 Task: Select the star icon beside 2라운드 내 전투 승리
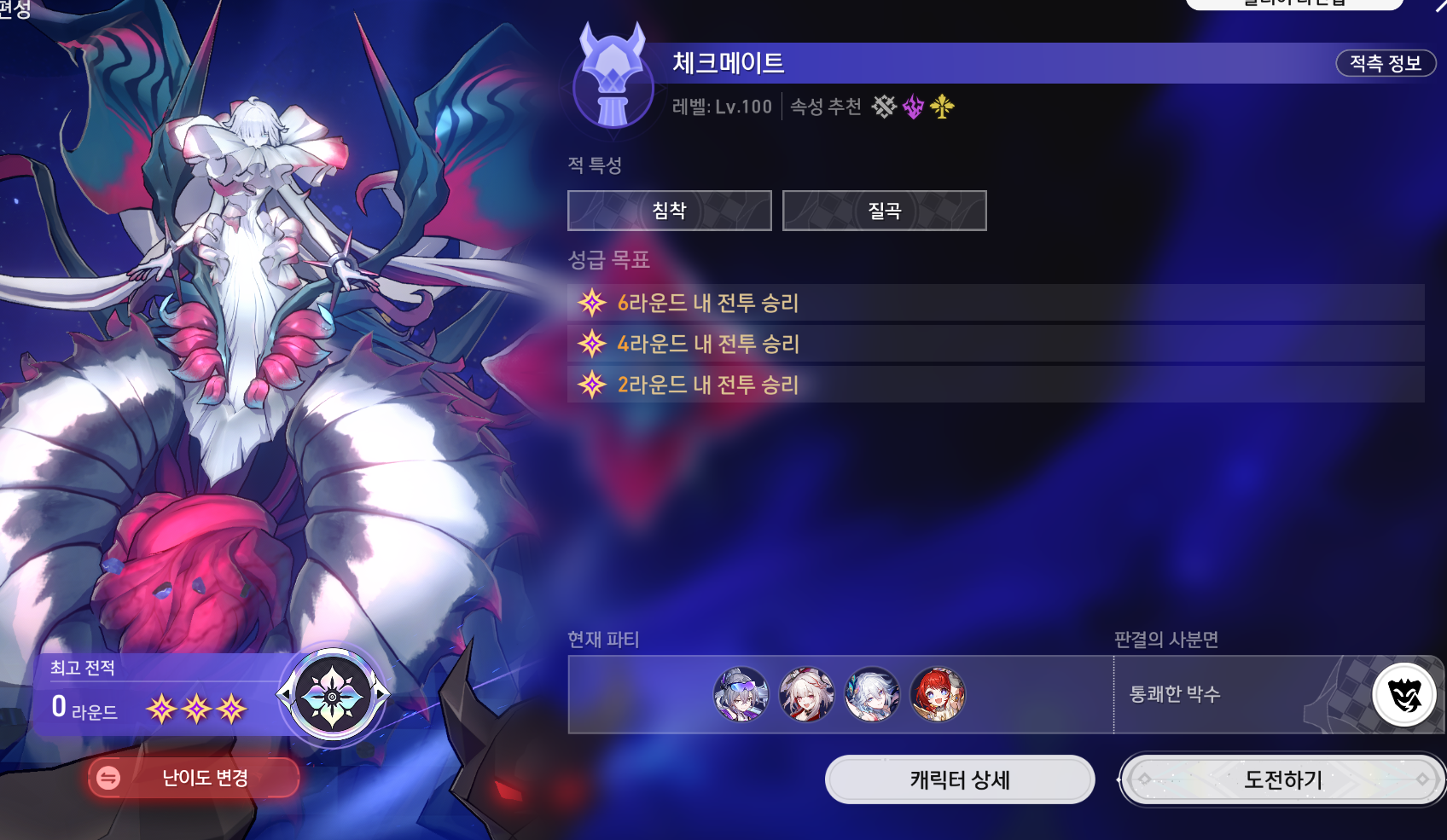coord(590,385)
